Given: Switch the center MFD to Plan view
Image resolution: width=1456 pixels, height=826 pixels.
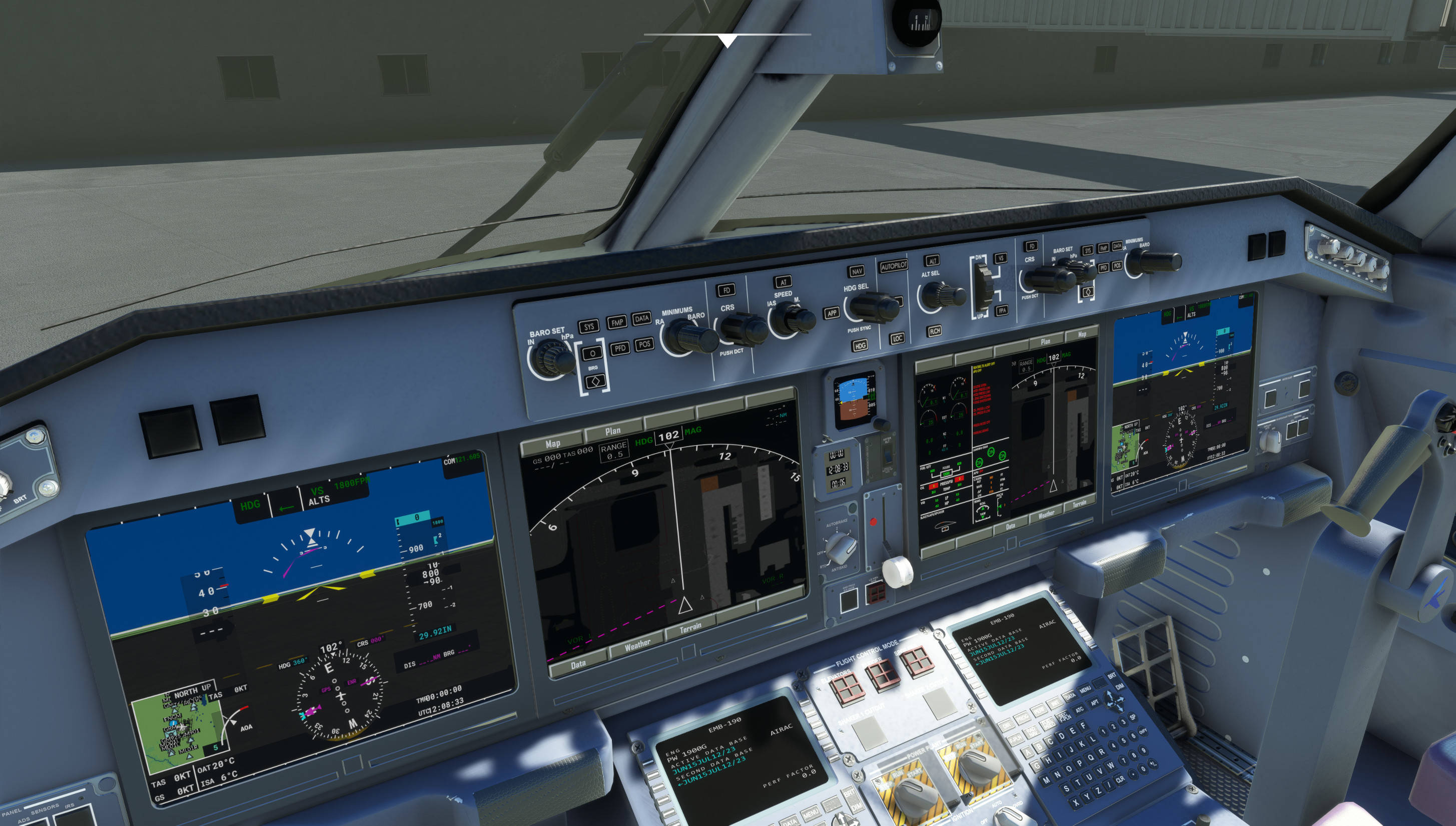Looking at the screenshot, I should pos(613,430).
